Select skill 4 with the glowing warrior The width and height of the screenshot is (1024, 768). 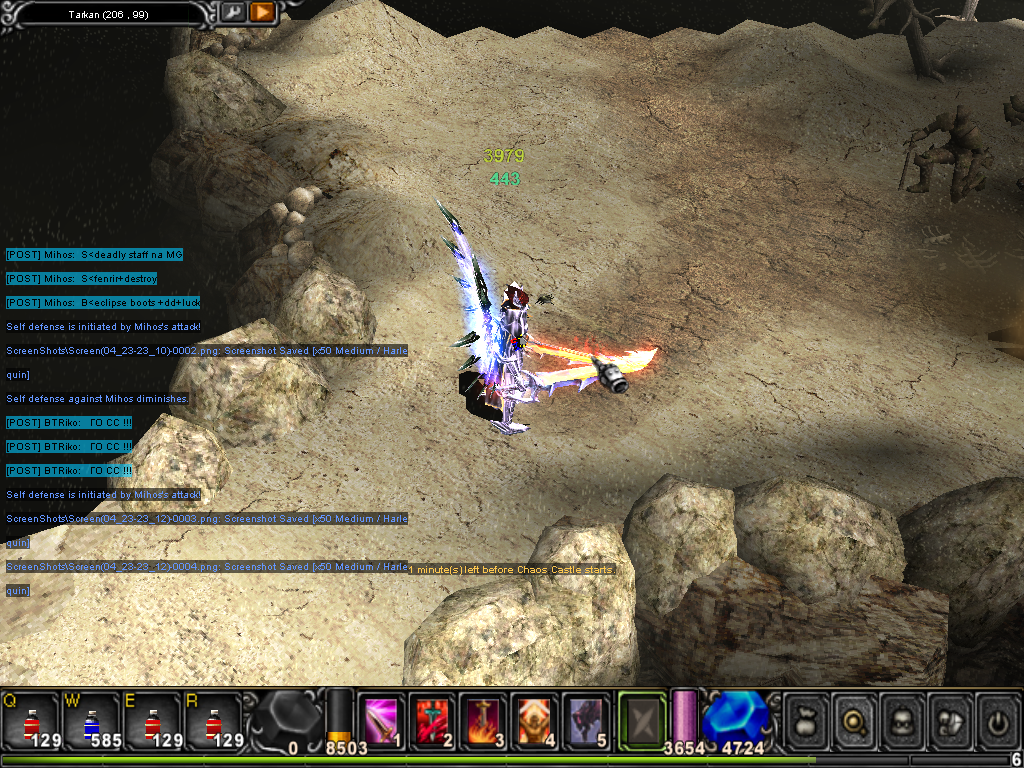(x=536, y=720)
